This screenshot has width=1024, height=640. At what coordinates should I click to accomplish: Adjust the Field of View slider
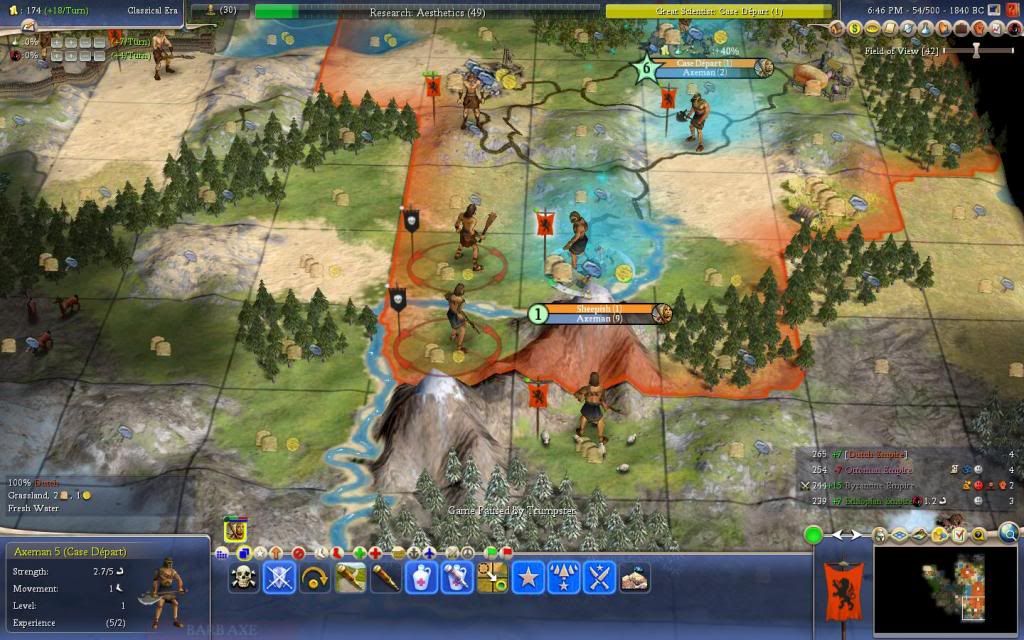point(978,50)
